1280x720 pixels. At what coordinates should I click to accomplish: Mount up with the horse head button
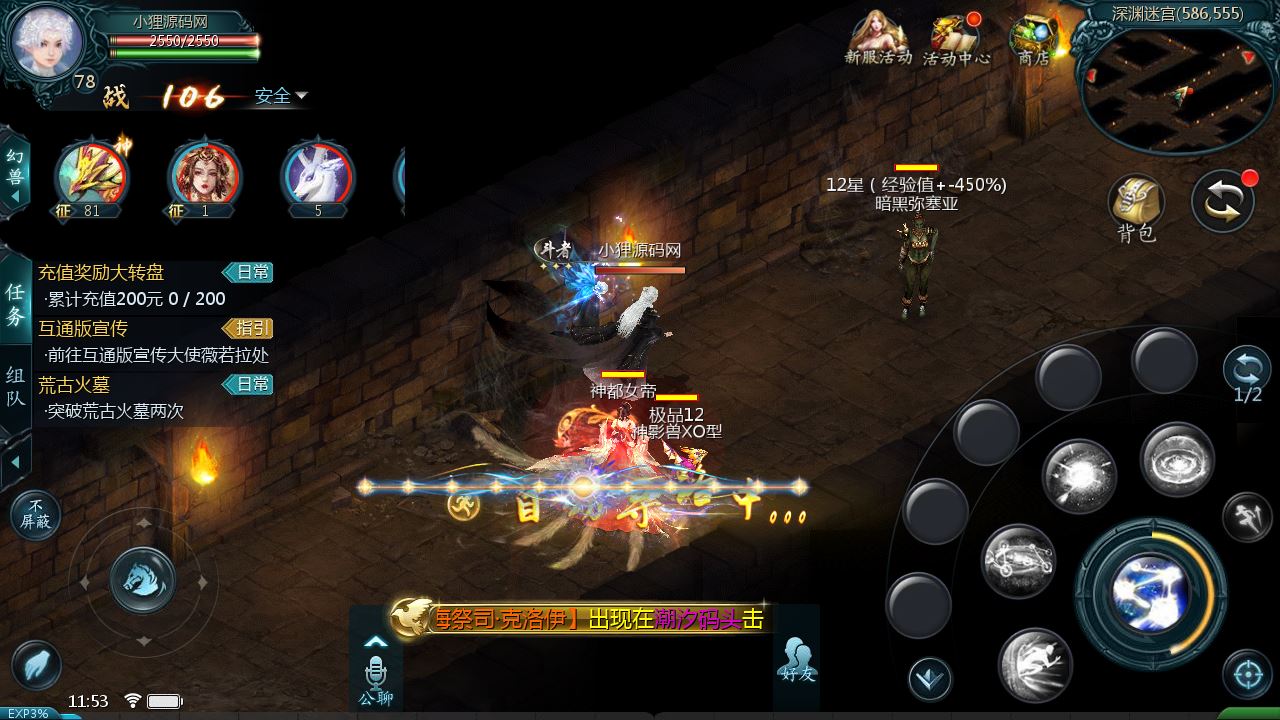click(142, 579)
